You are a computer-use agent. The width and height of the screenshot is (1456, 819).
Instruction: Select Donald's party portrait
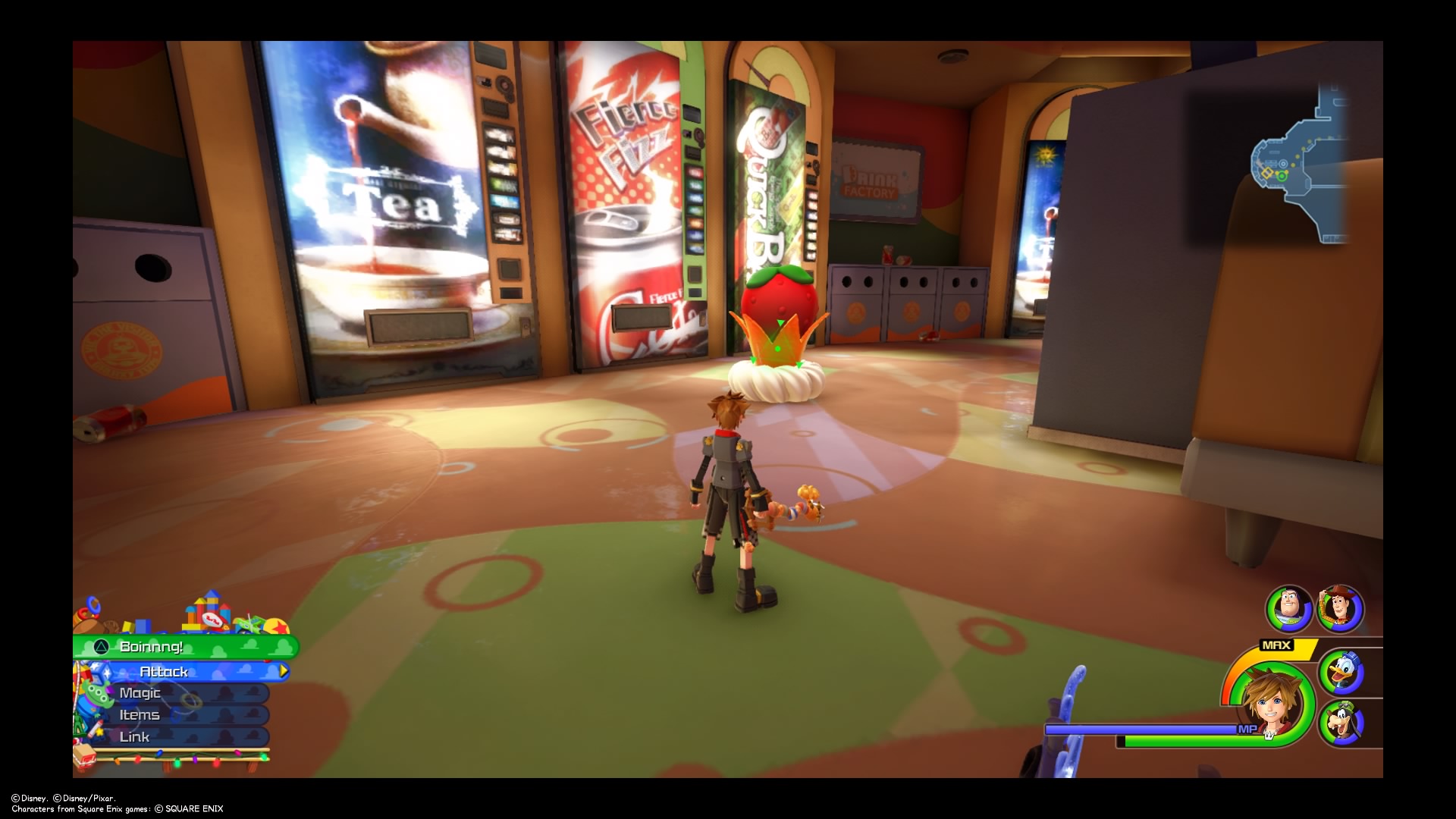(1341, 672)
